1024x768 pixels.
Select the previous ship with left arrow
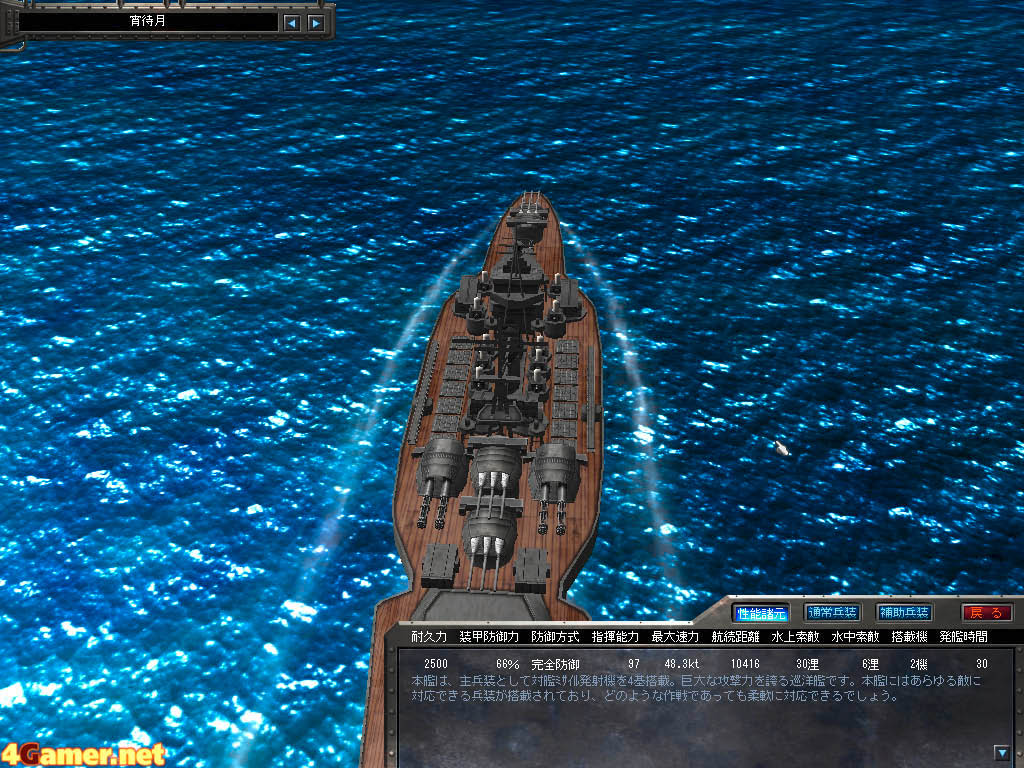pos(291,22)
